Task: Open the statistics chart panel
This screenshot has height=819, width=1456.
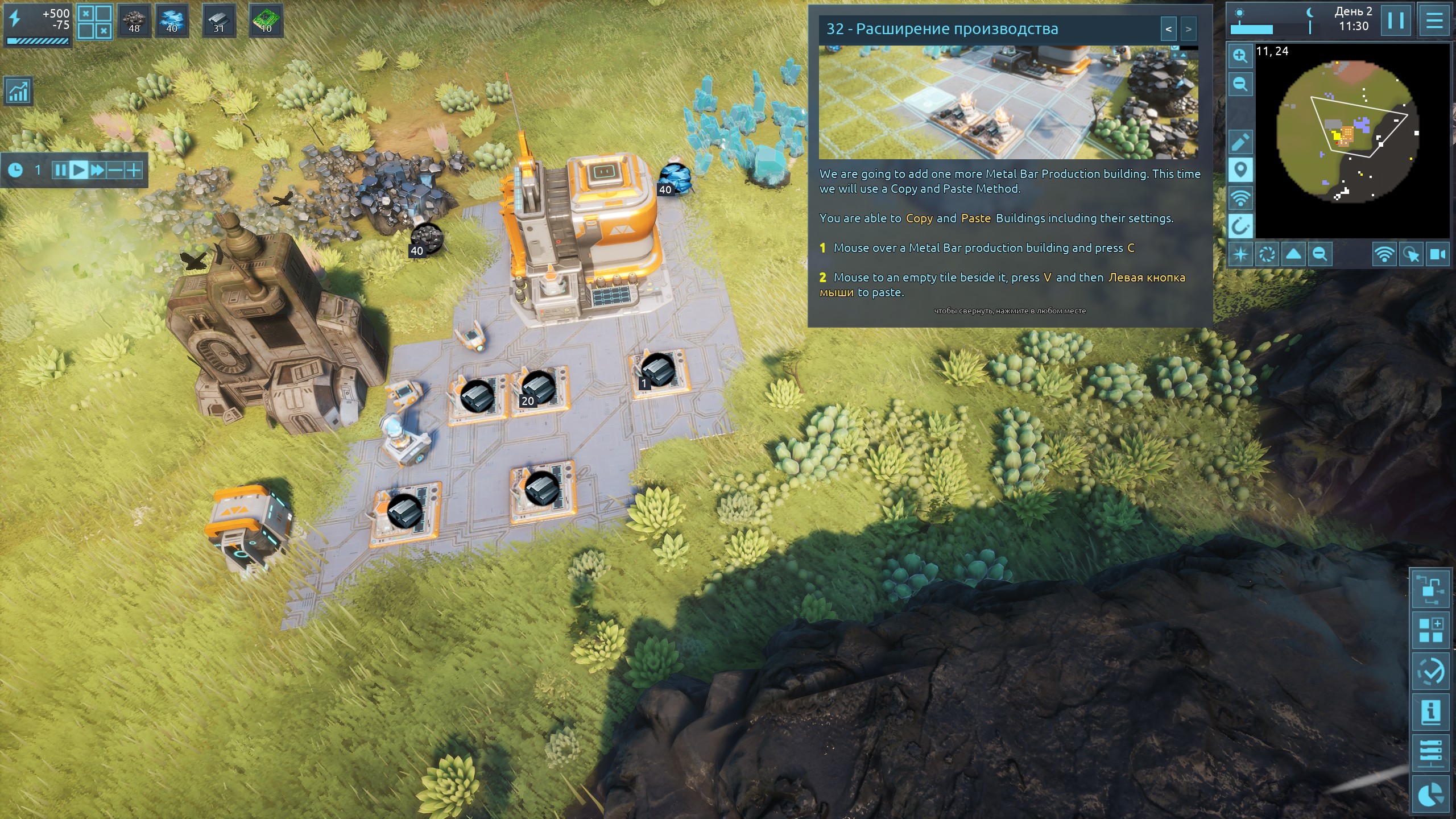Action: point(18,91)
